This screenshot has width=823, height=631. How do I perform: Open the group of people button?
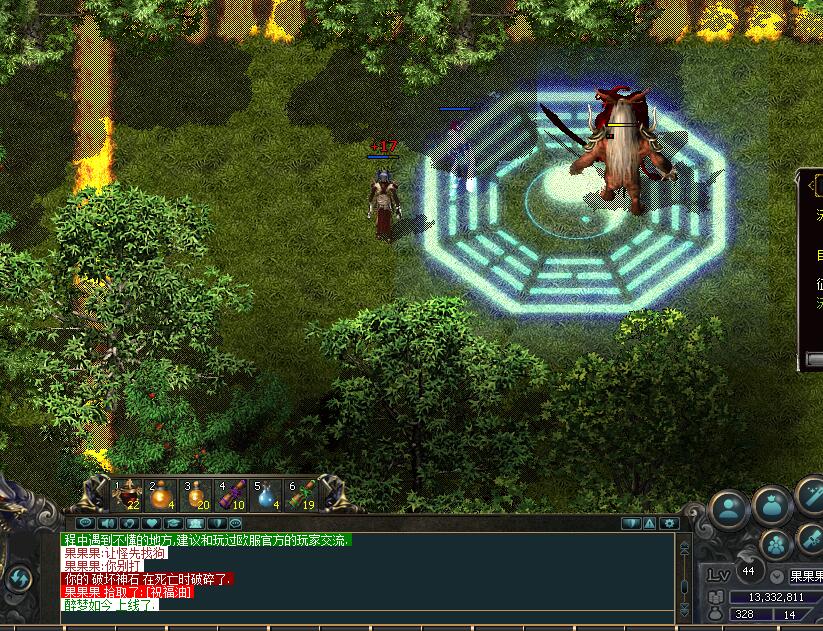(x=776, y=545)
